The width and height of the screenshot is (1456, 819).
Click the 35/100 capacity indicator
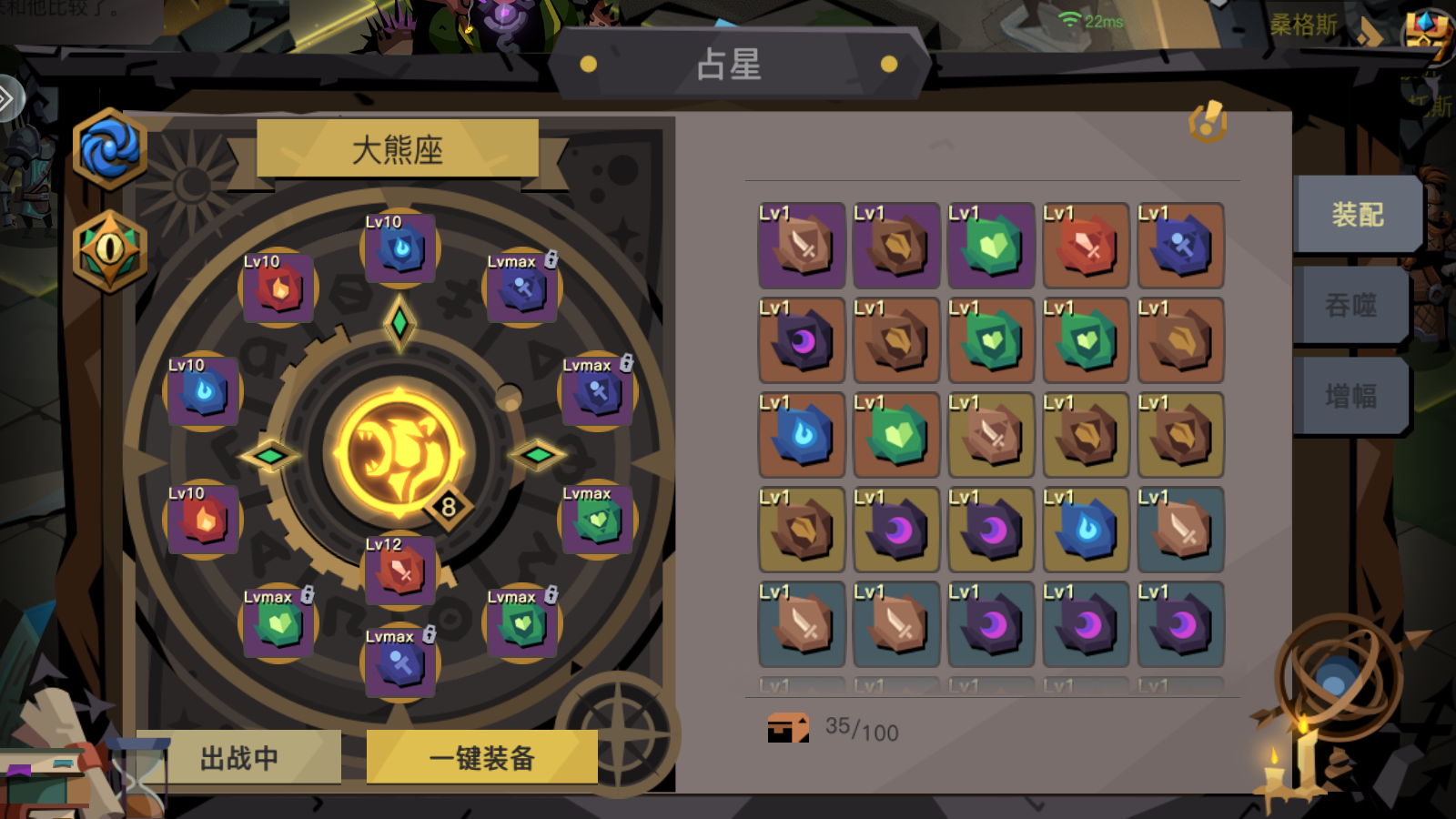(859, 728)
